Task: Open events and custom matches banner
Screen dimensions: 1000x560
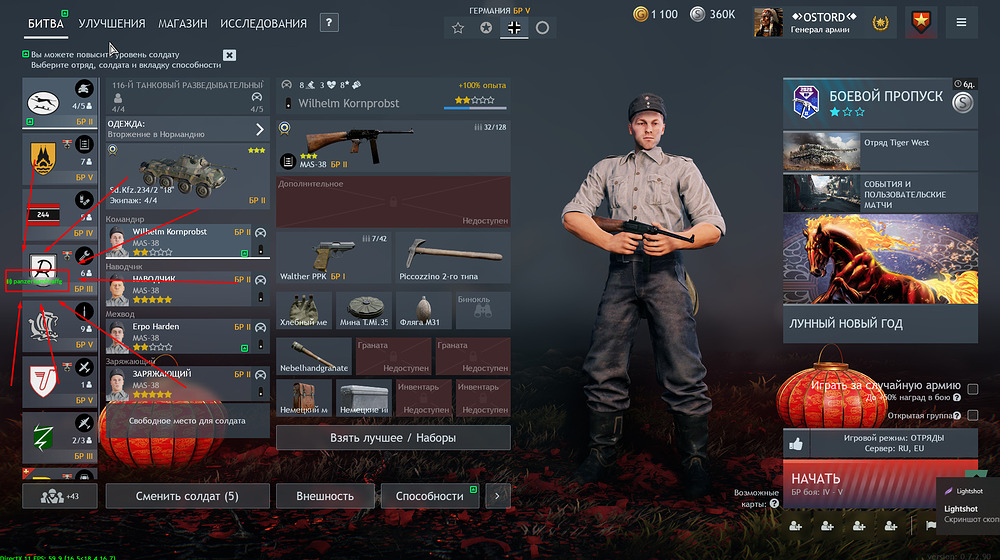Action: (880, 194)
